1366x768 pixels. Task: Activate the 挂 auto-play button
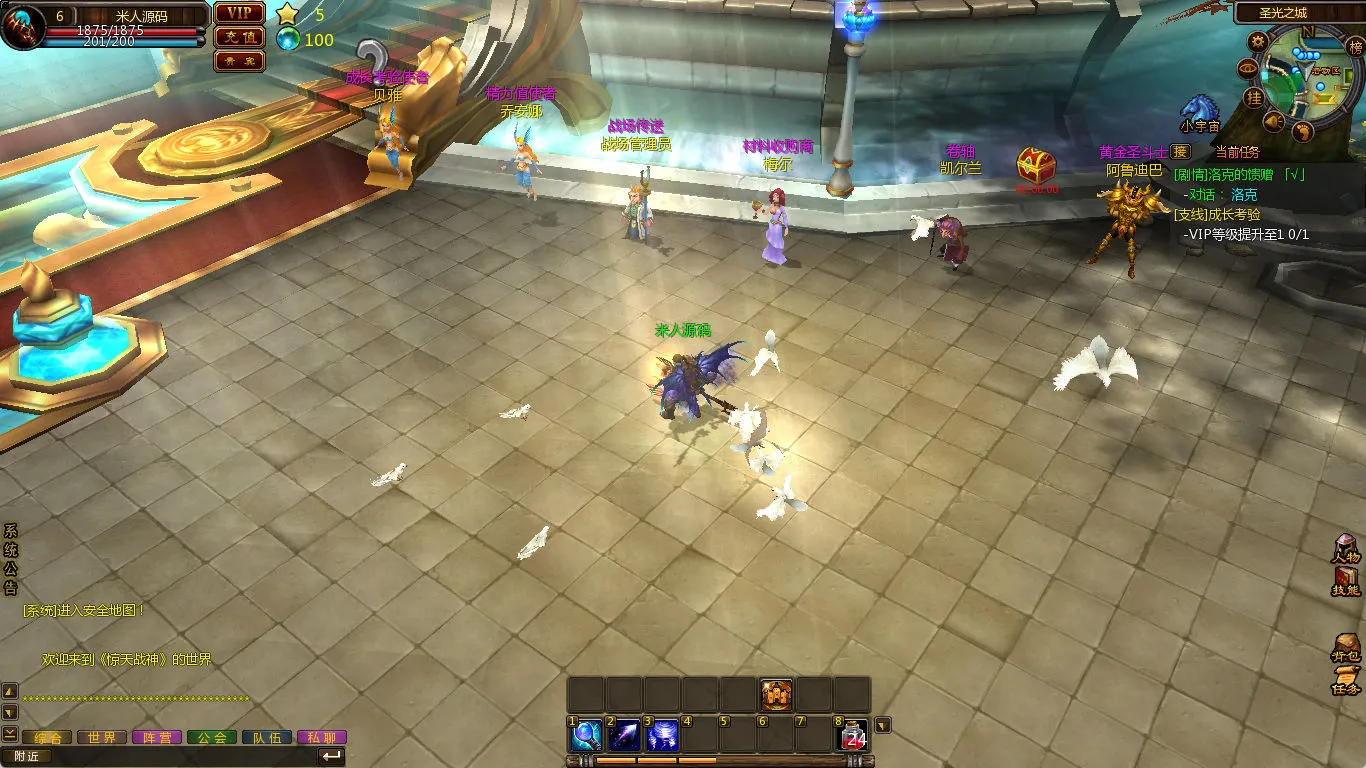tap(1253, 97)
